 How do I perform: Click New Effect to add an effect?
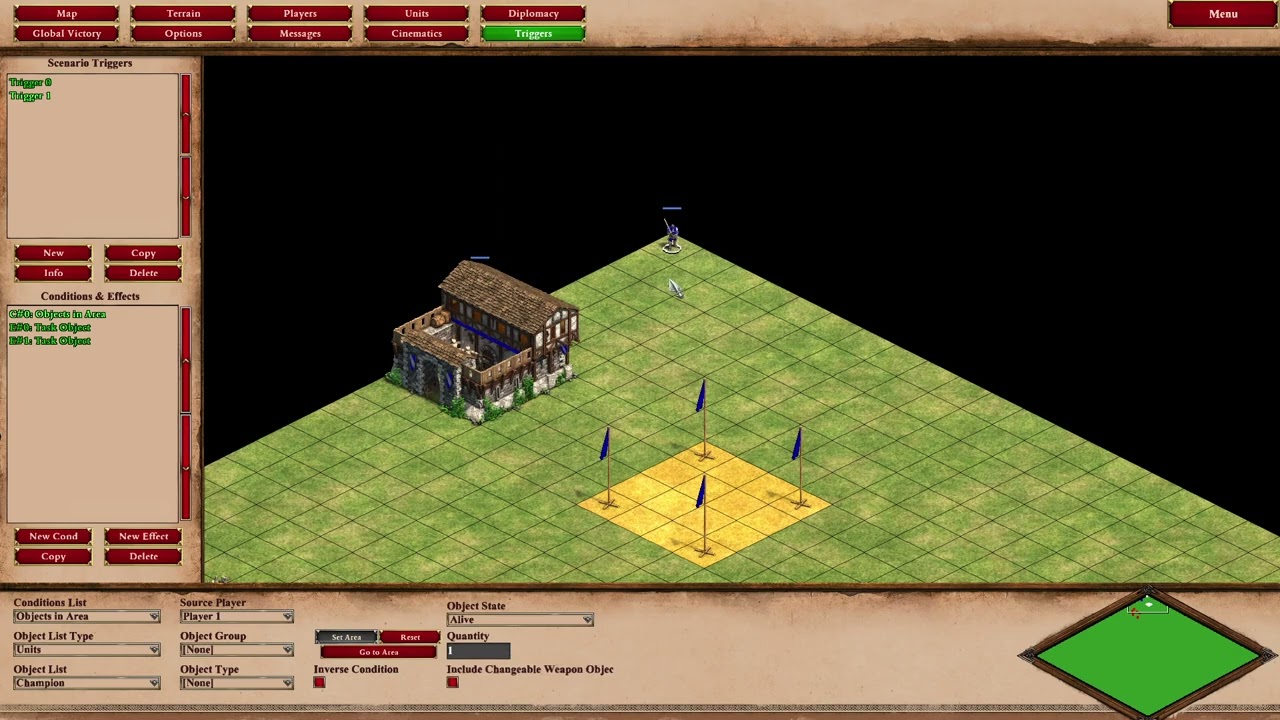click(143, 536)
